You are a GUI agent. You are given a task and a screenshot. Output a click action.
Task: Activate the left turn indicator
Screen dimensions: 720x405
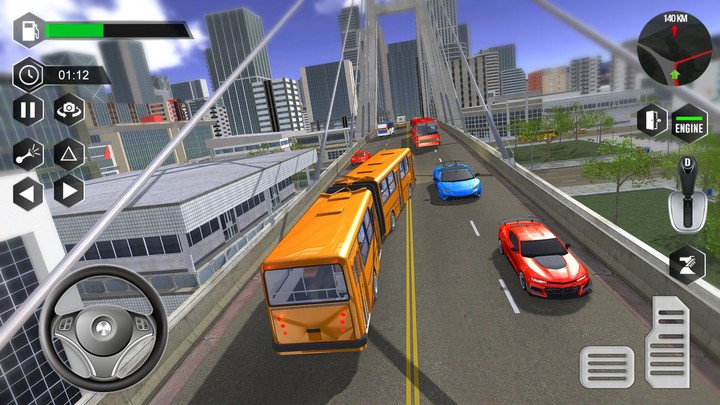(x=28, y=191)
